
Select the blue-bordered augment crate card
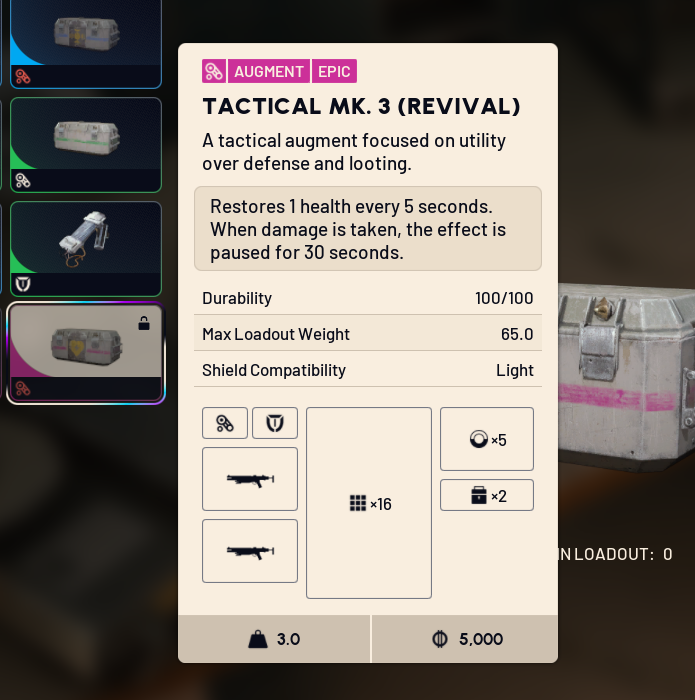(85, 40)
